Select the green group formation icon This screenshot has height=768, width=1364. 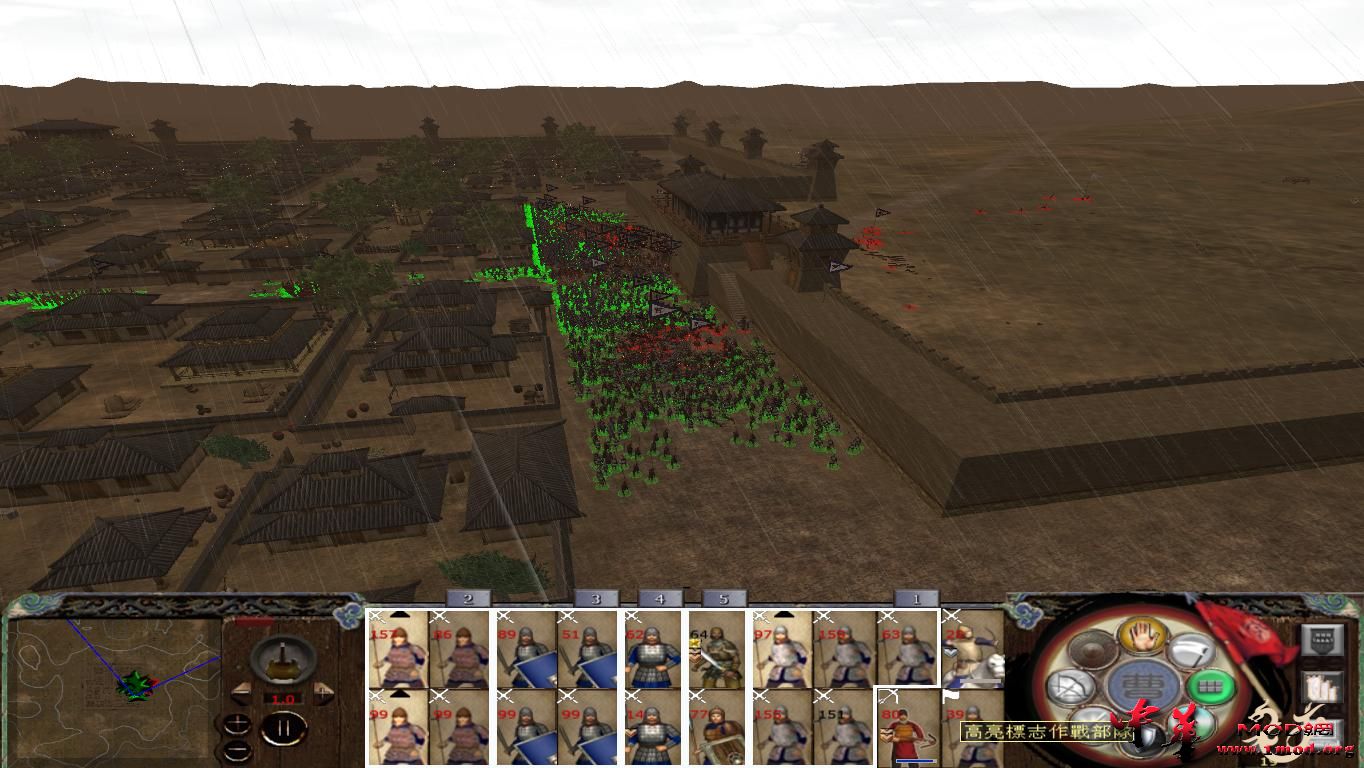click(1210, 686)
